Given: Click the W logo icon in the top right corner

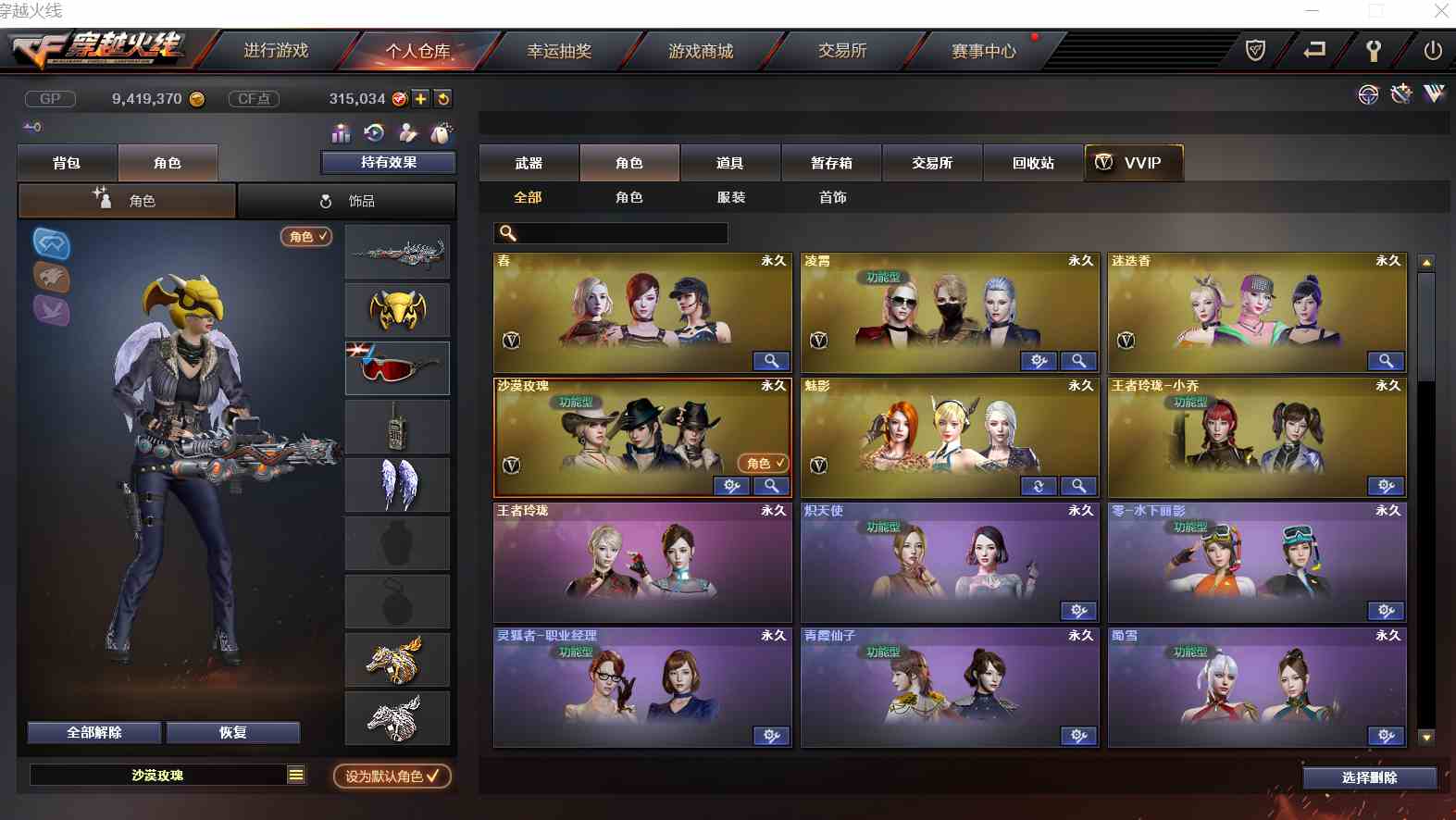Looking at the screenshot, I should (x=1434, y=93).
